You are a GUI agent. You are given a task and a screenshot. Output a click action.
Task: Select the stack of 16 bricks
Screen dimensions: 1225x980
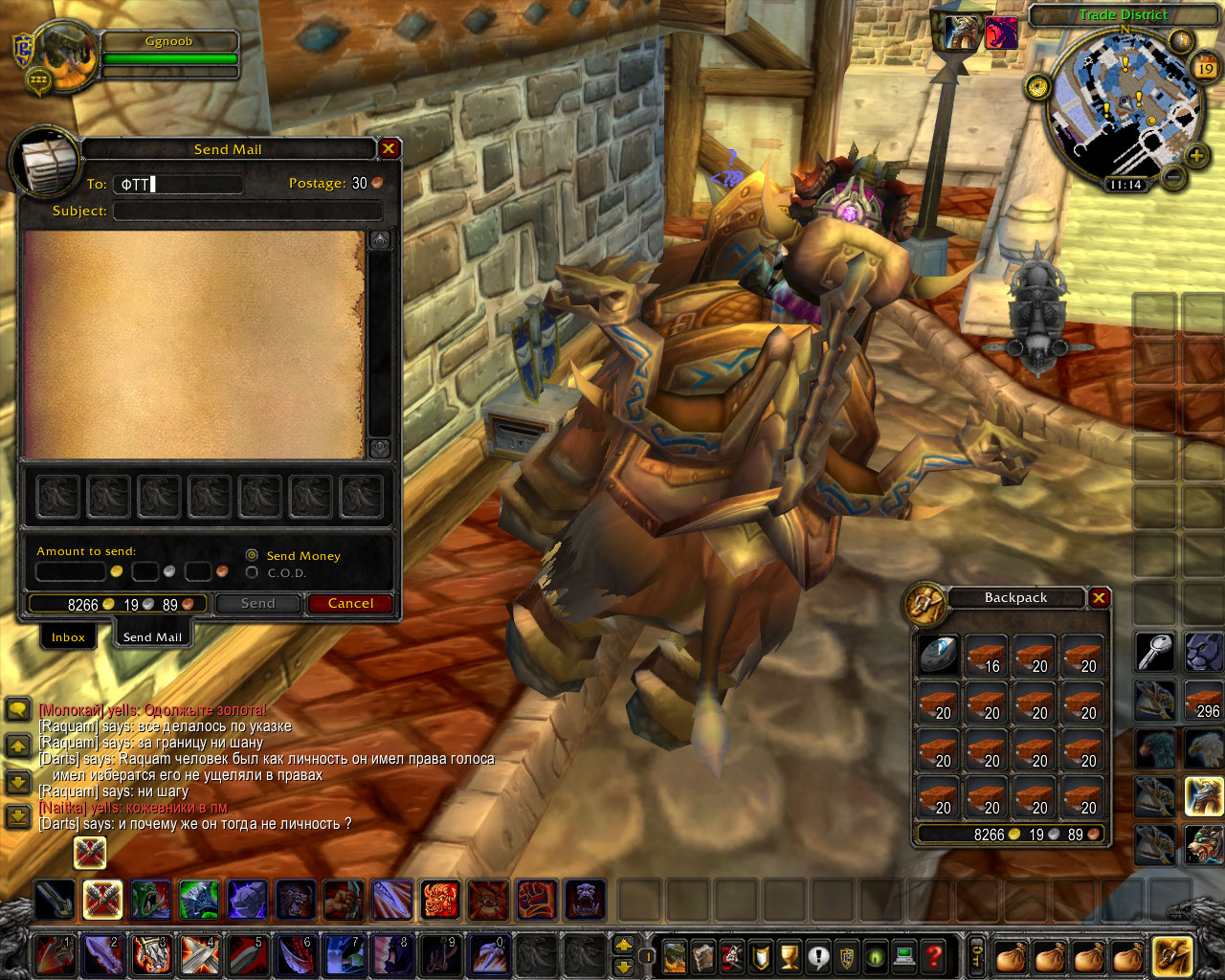click(x=986, y=656)
